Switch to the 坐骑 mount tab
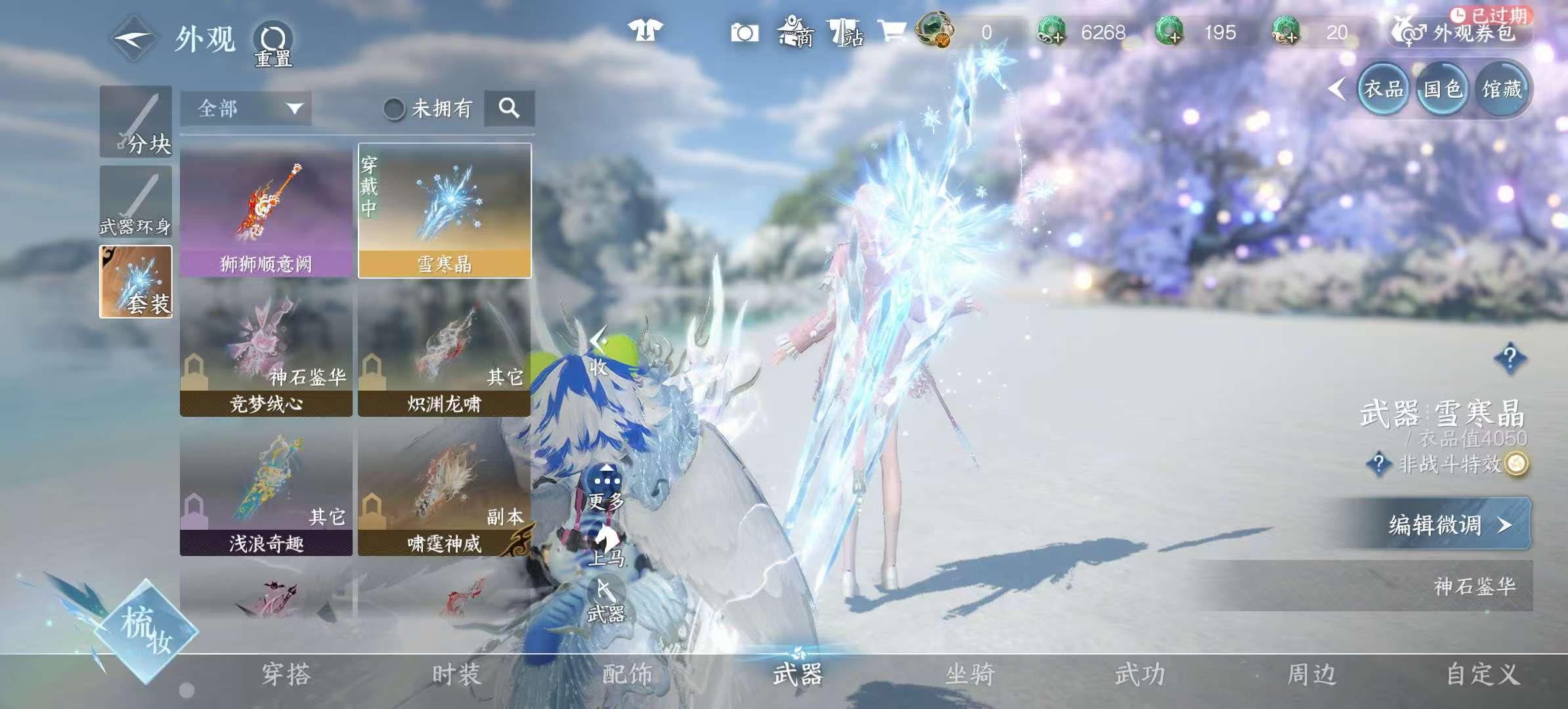This screenshot has height=709, width=1568. (970, 674)
